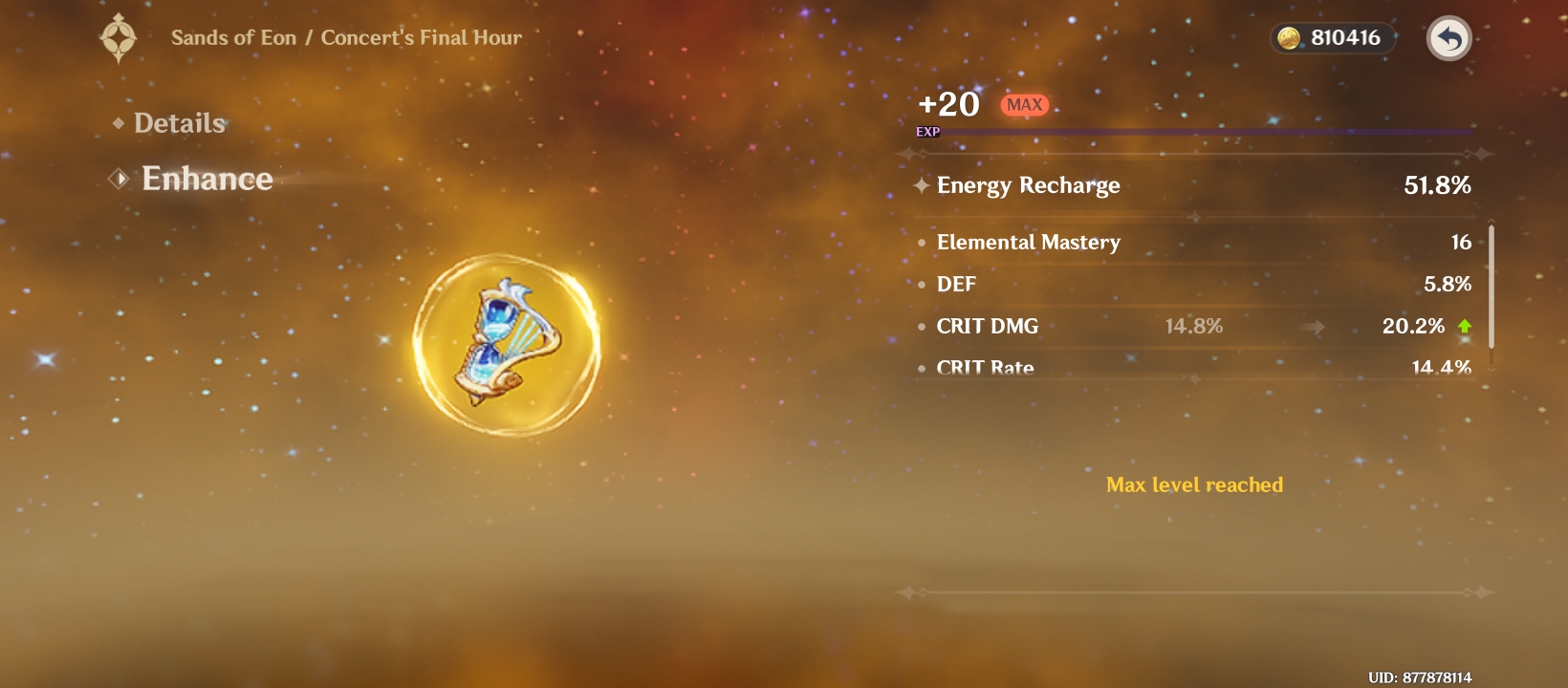The width and height of the screenshot is (1568, 688).
Task: Click the Mora balance showing 810416
Action: pyautogui.click(x=1343, y=38)
